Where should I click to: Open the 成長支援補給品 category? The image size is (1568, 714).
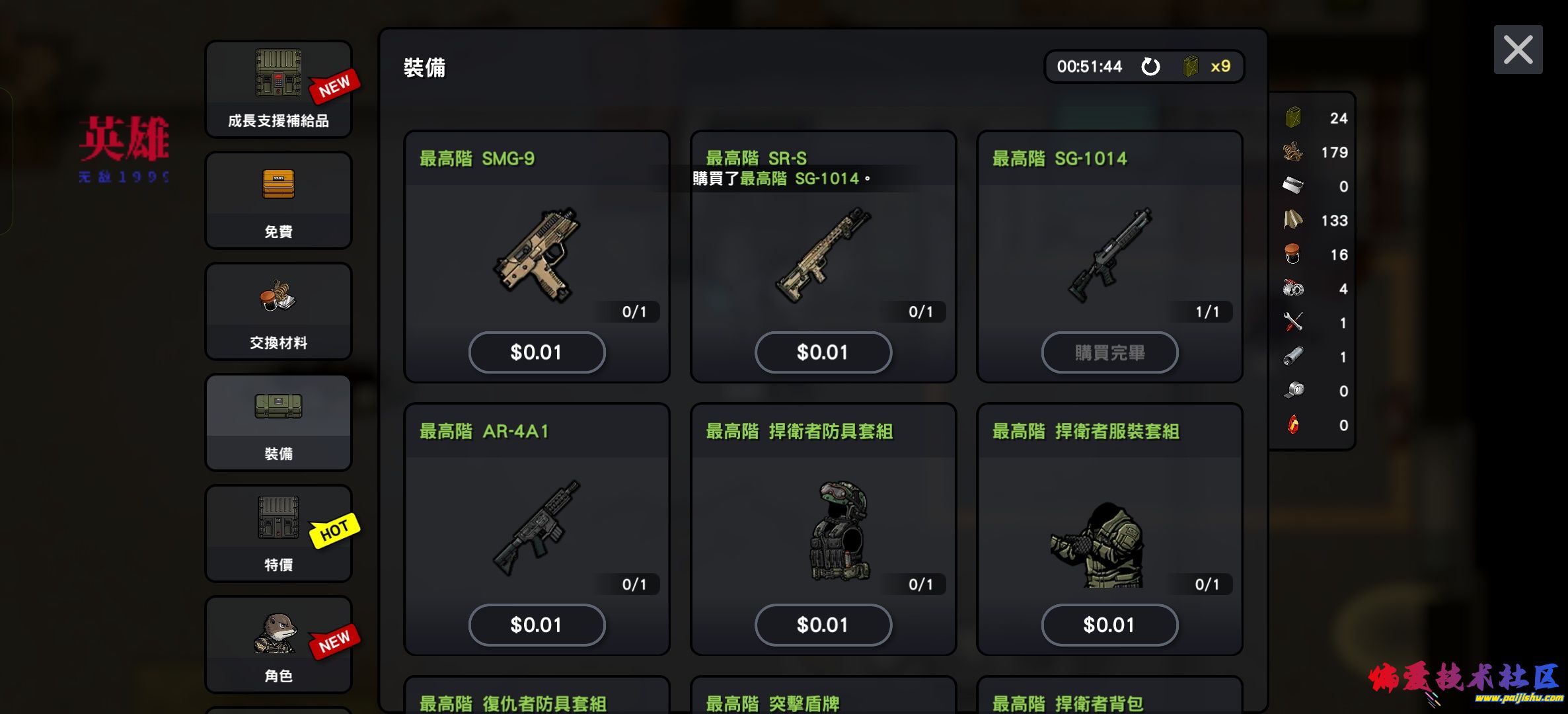[278, 89]
